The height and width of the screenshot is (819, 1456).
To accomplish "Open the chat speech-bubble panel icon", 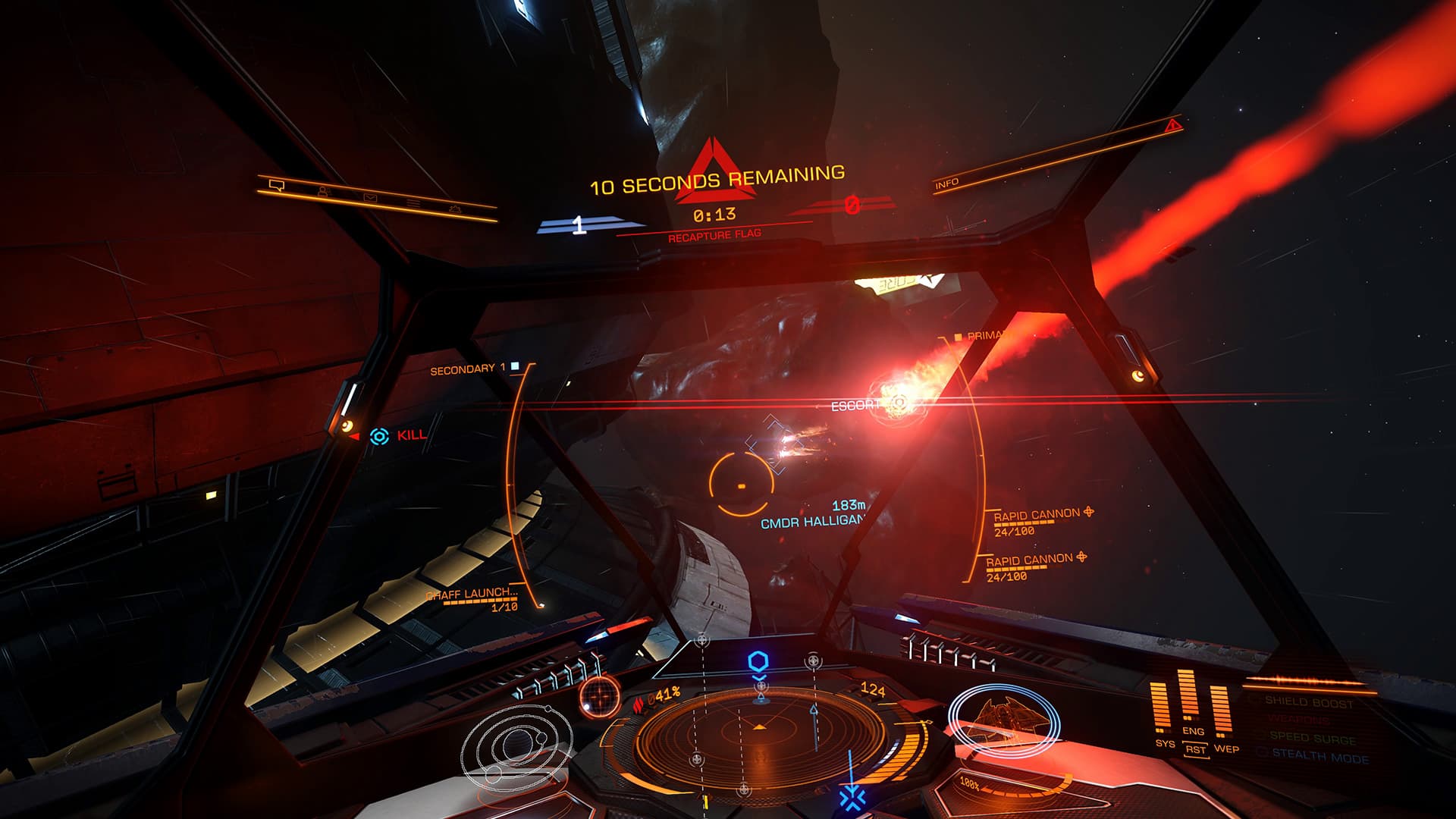I will (278, 186).
